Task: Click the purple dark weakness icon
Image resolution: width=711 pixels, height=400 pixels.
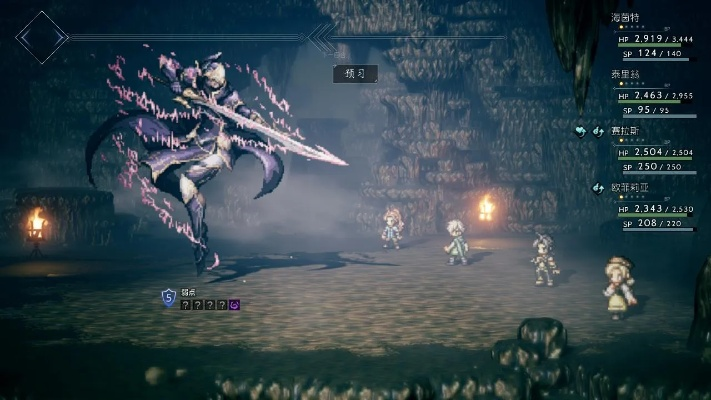Action: click(234, 304)
